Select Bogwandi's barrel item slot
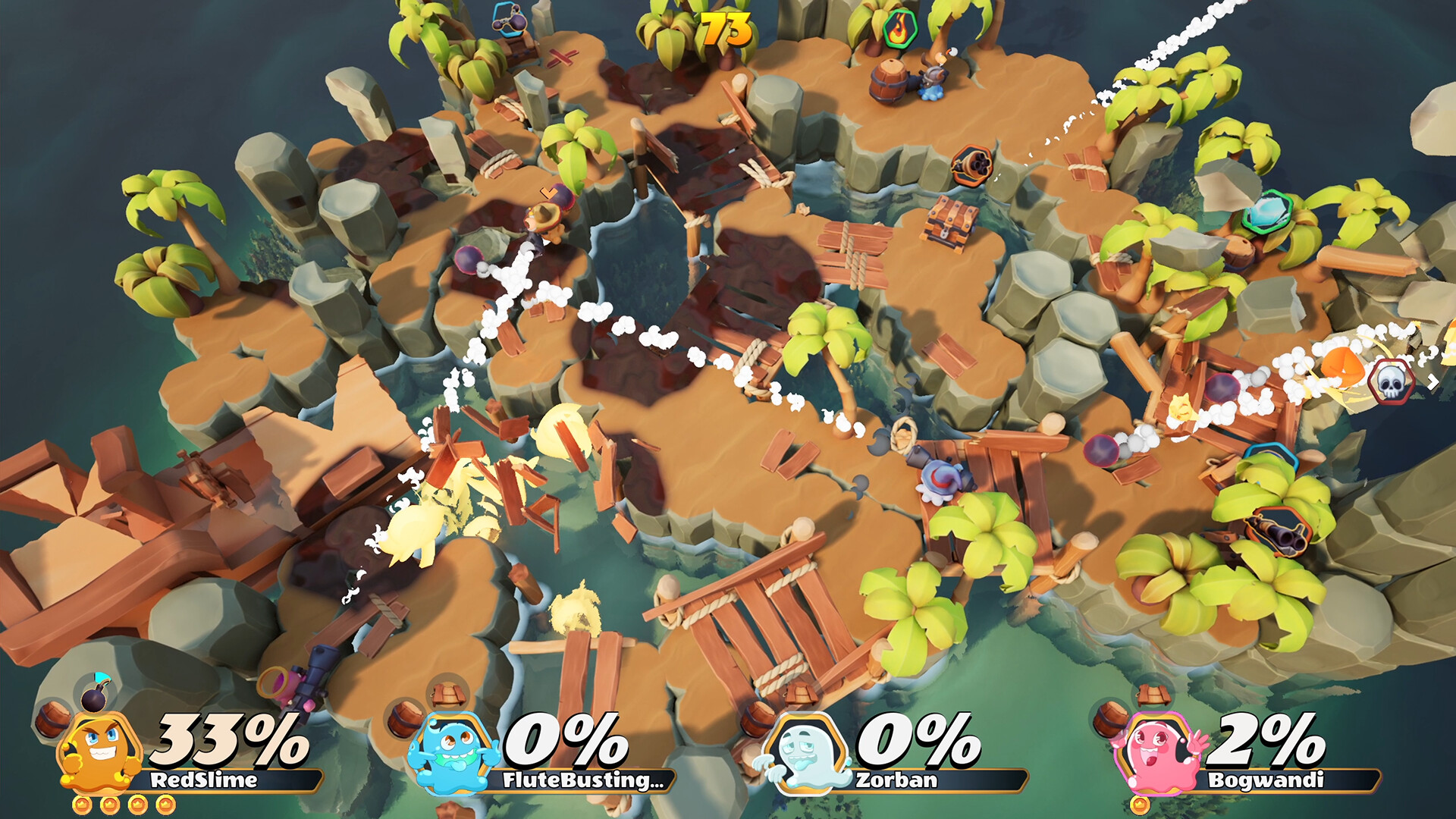 tap(1109, 719)
